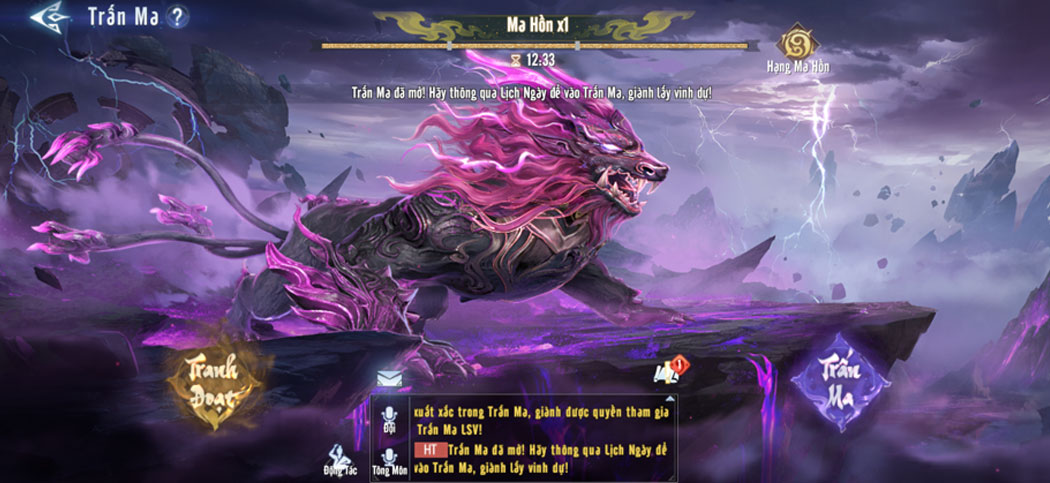The width and height of the screenshot is (1050, 483).
Task: Open the notification icon with red badge
Action: (669, 371)
